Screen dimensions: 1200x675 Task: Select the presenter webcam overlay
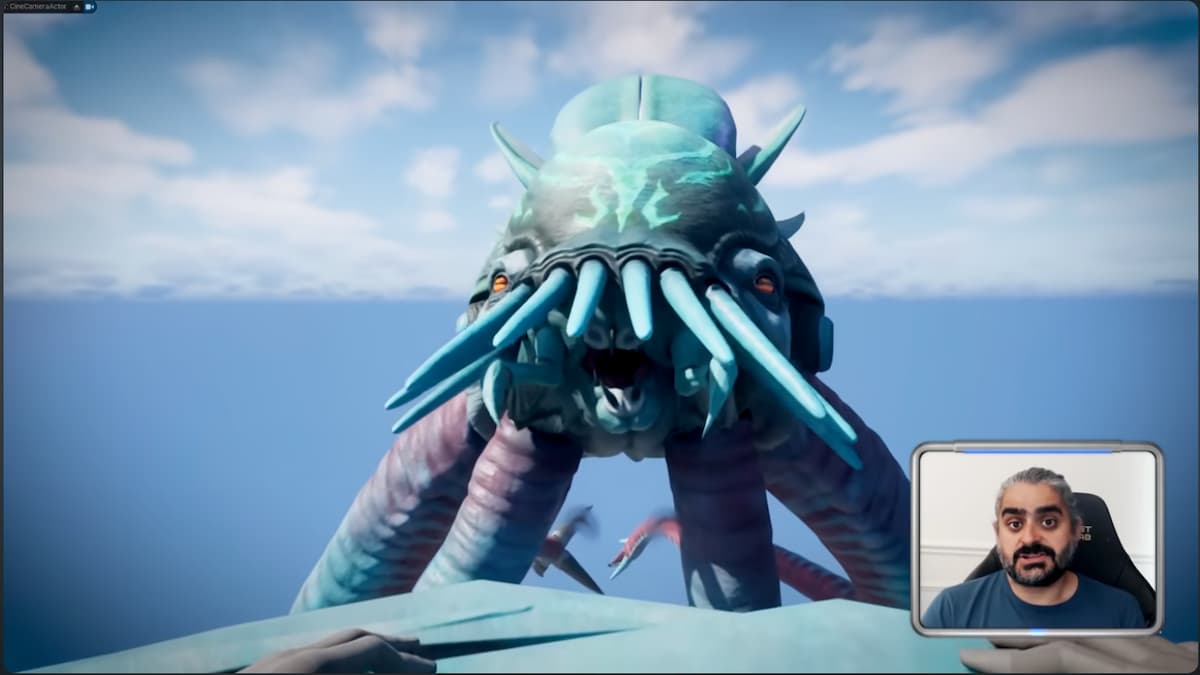click(x=1036, y=539)
